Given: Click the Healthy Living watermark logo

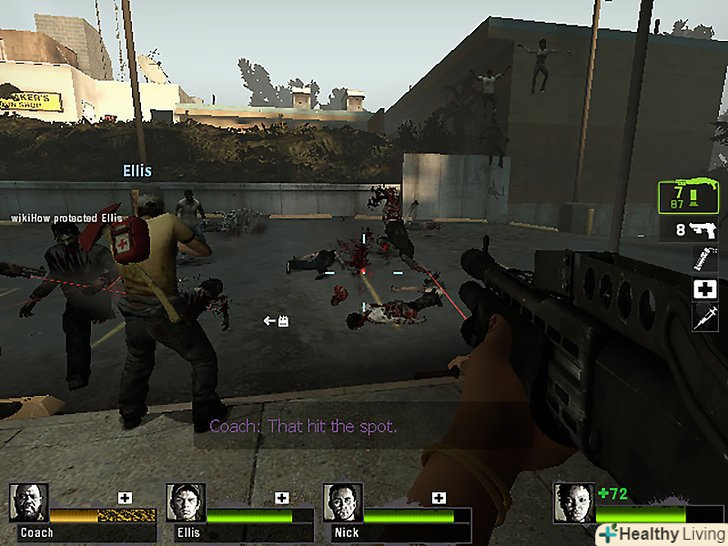Looking at the screenshot, I should click(x=661, y=533).
